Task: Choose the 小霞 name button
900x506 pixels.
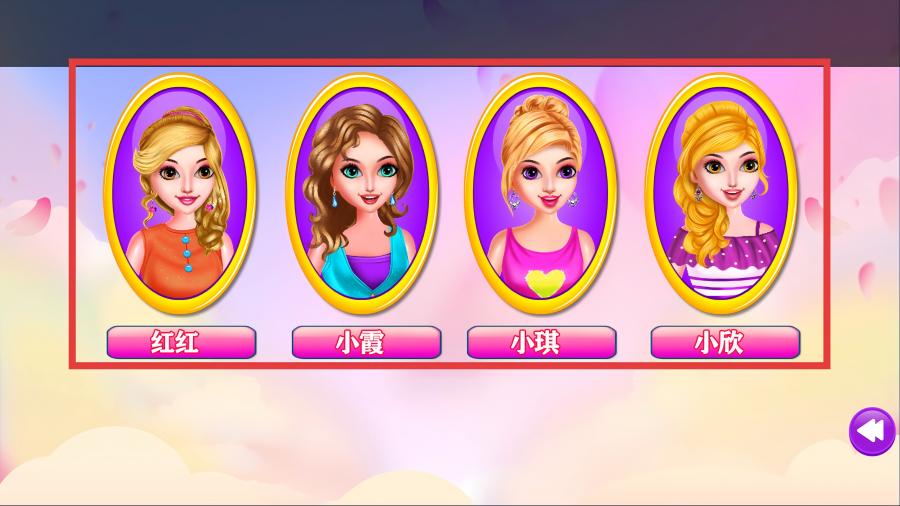Action: (366, 343)
